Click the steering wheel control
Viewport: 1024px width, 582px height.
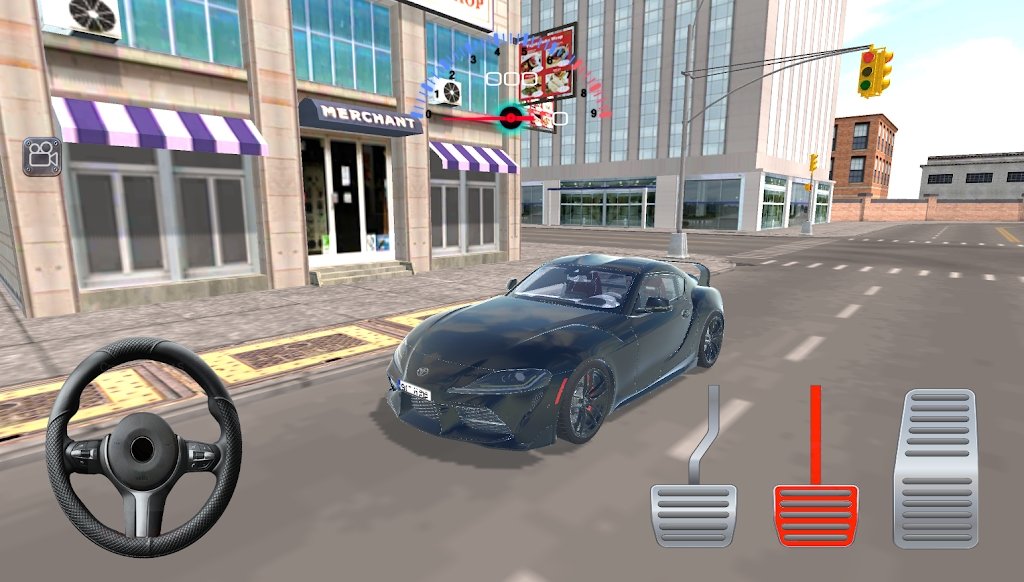point(143,448)
